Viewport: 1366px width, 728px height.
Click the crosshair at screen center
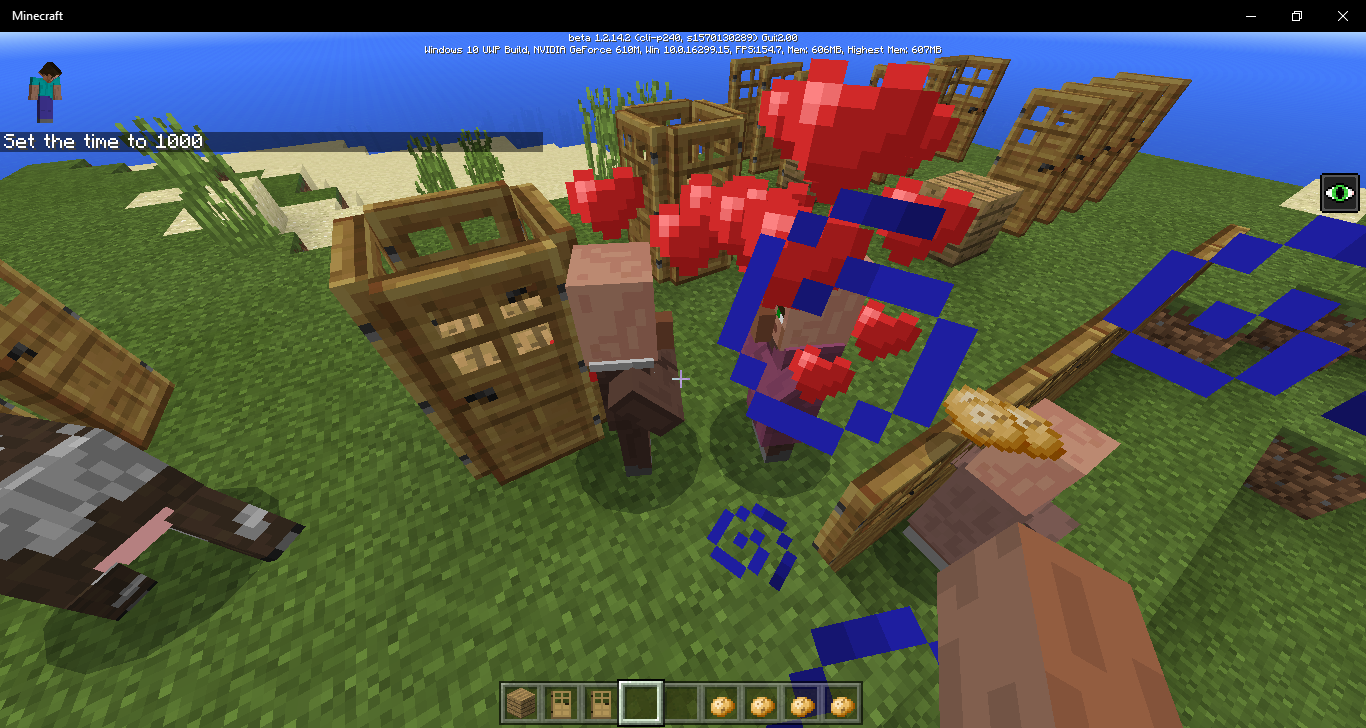683,379
